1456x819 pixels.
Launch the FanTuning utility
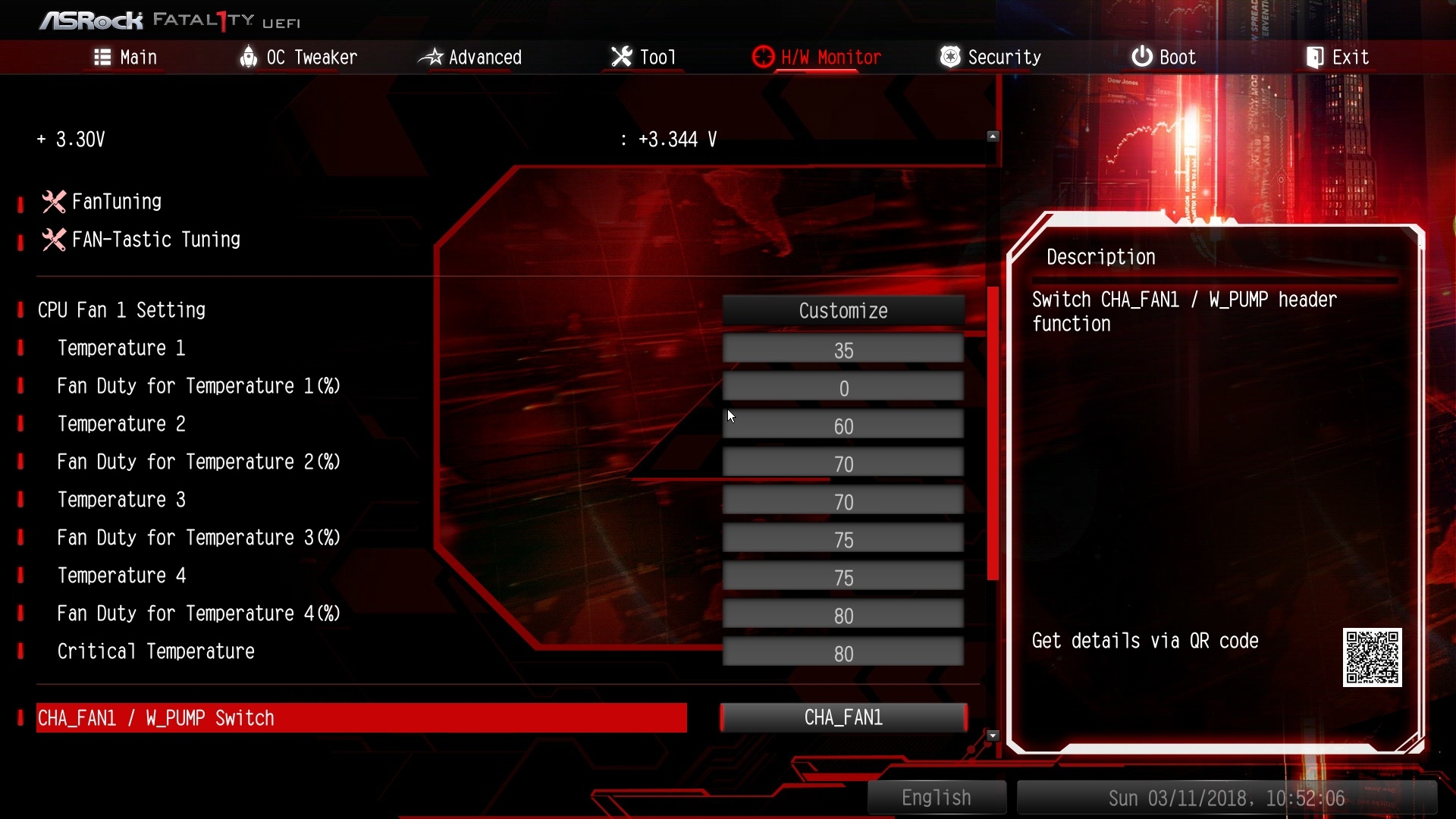pos(116,202)
